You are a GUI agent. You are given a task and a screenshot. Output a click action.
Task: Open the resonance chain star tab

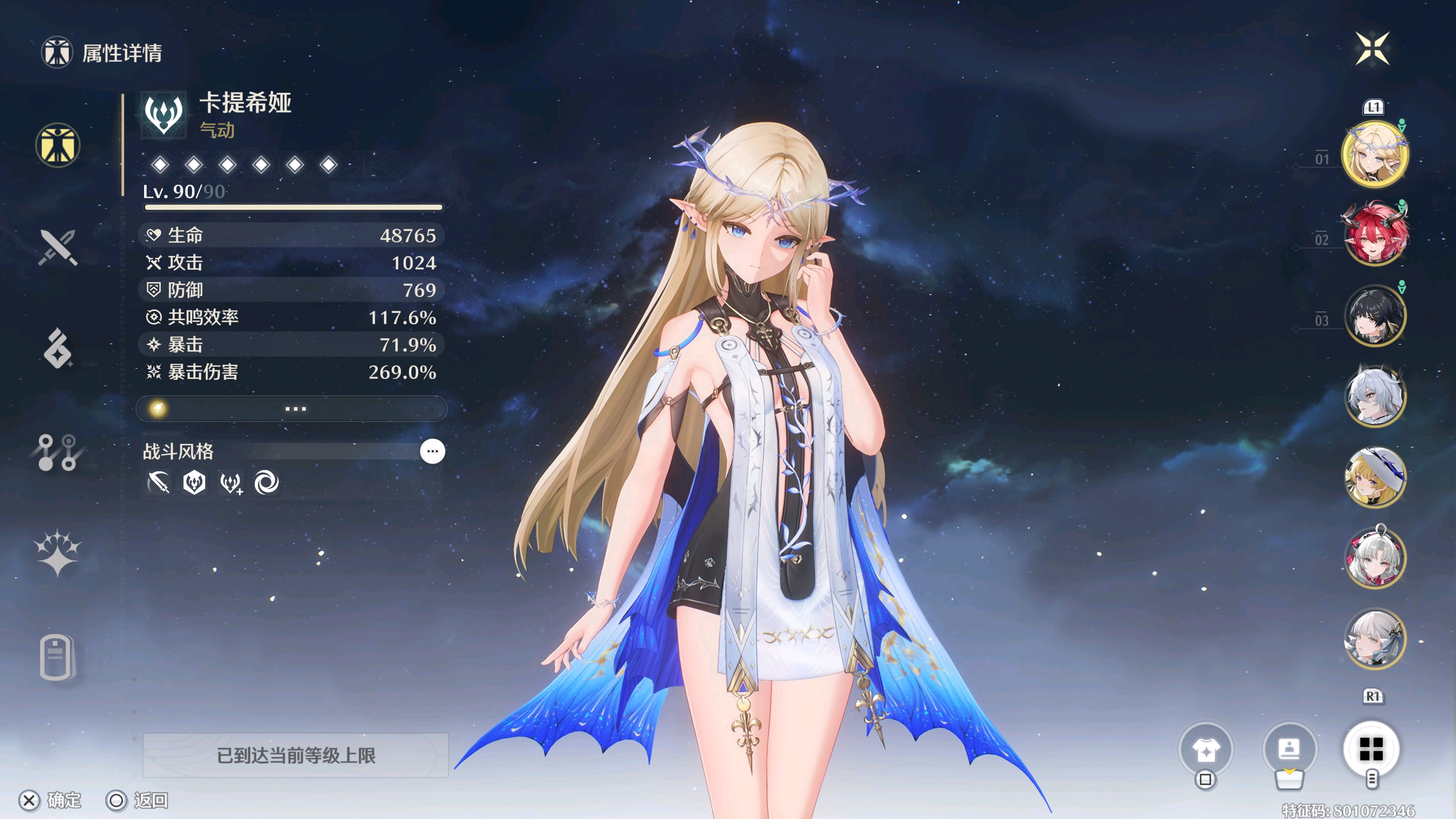[58, 553]
